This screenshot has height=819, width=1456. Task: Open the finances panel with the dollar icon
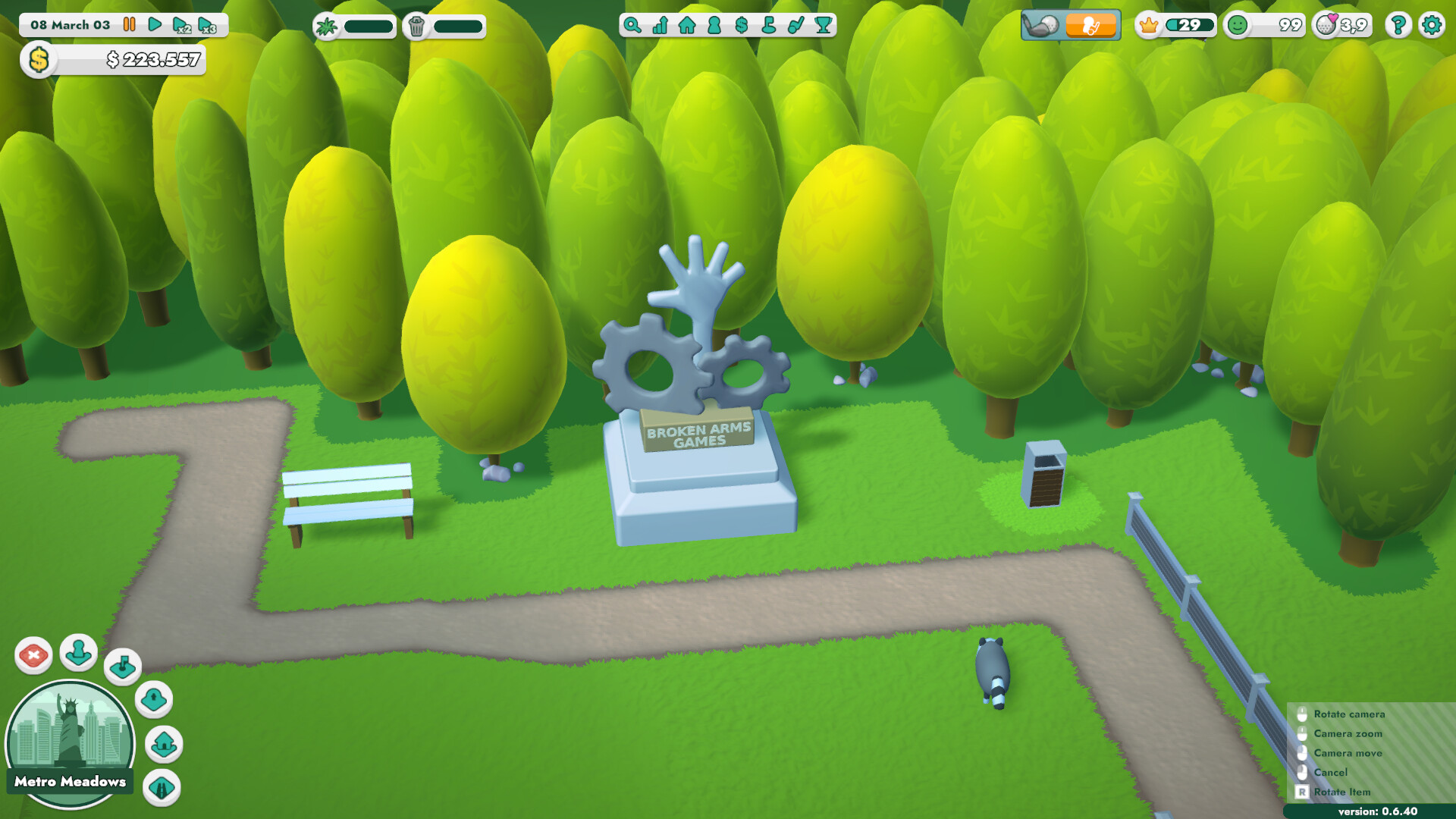point(740,25)
